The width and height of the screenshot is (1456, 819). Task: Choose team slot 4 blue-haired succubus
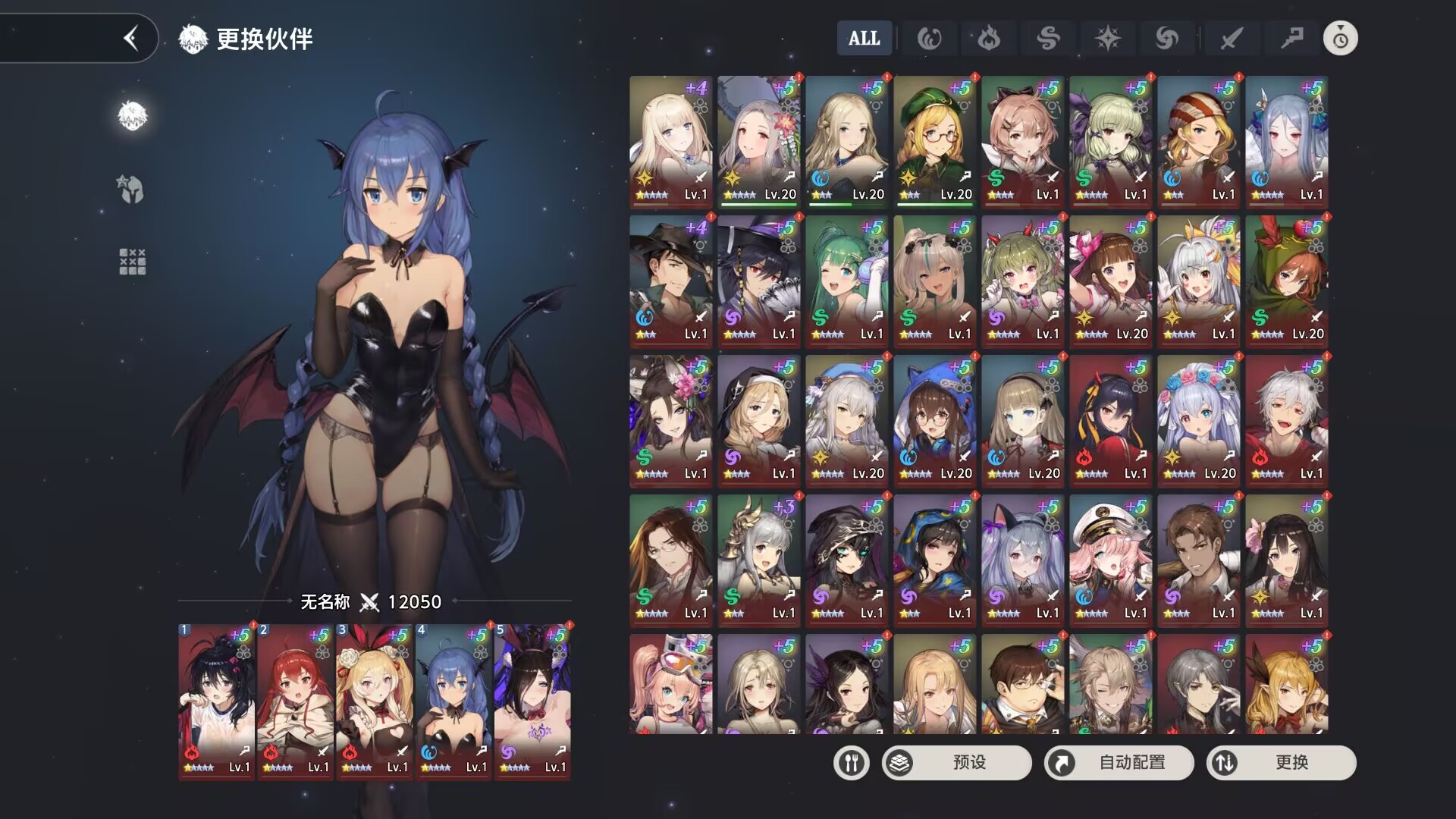point(453,701)
